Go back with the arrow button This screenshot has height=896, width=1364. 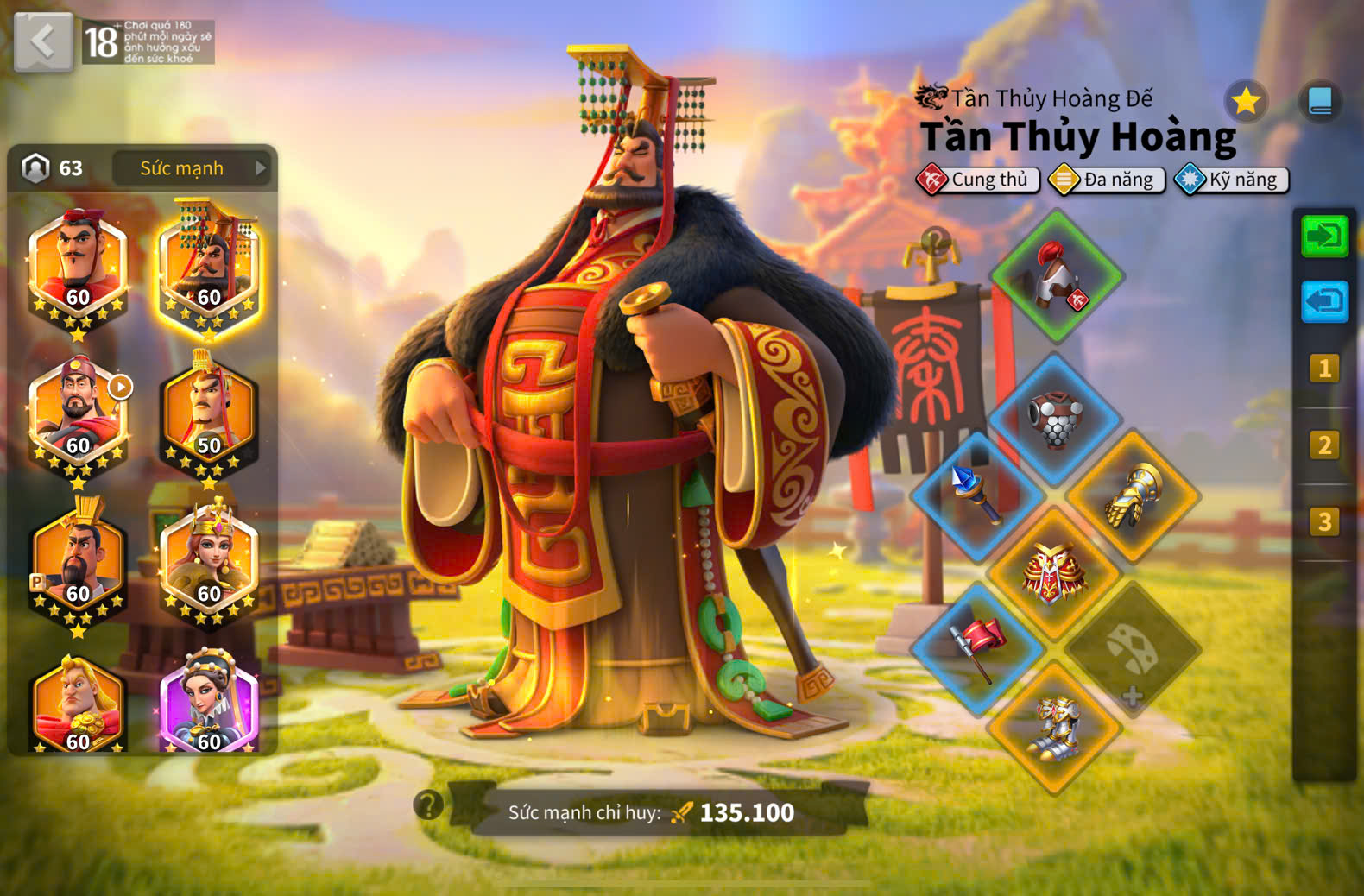pyautogui.click(x=43, y=41)
